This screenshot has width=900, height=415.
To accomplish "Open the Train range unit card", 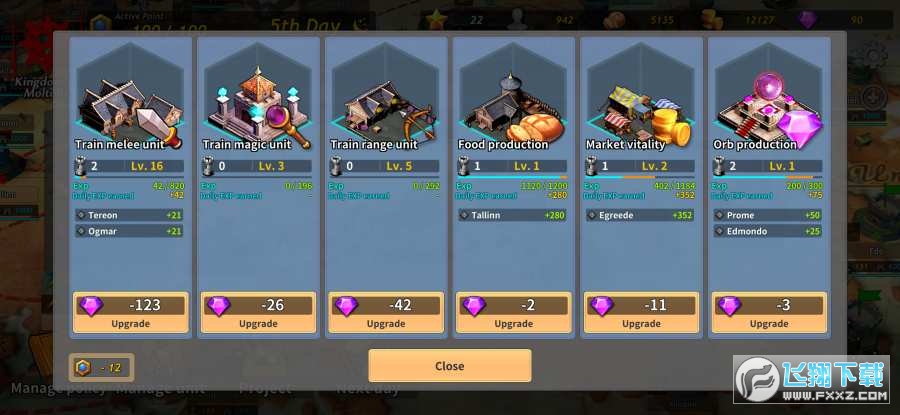I will [x=386, y=100].
